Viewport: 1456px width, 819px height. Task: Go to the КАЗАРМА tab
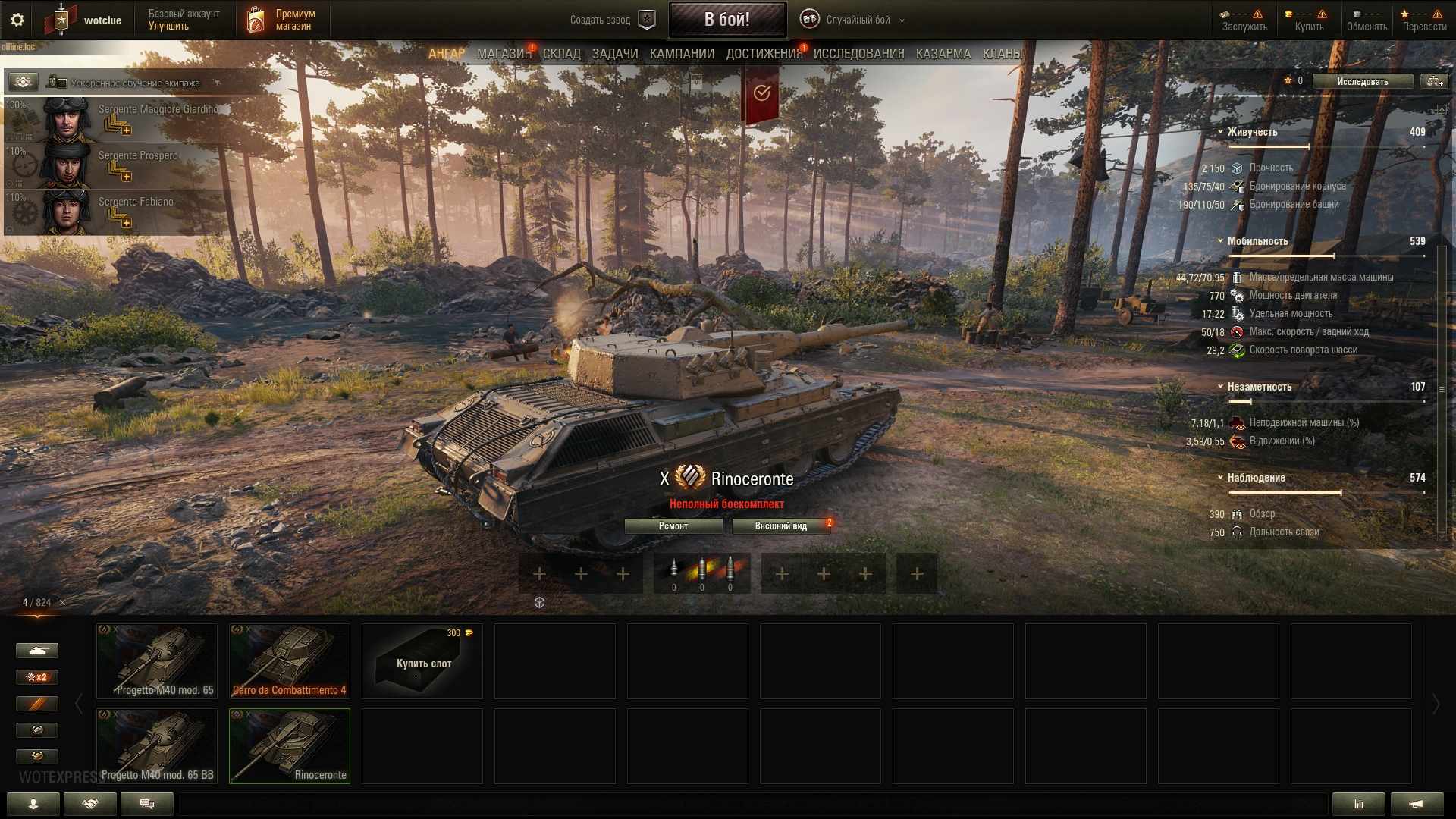coord(943,54)
